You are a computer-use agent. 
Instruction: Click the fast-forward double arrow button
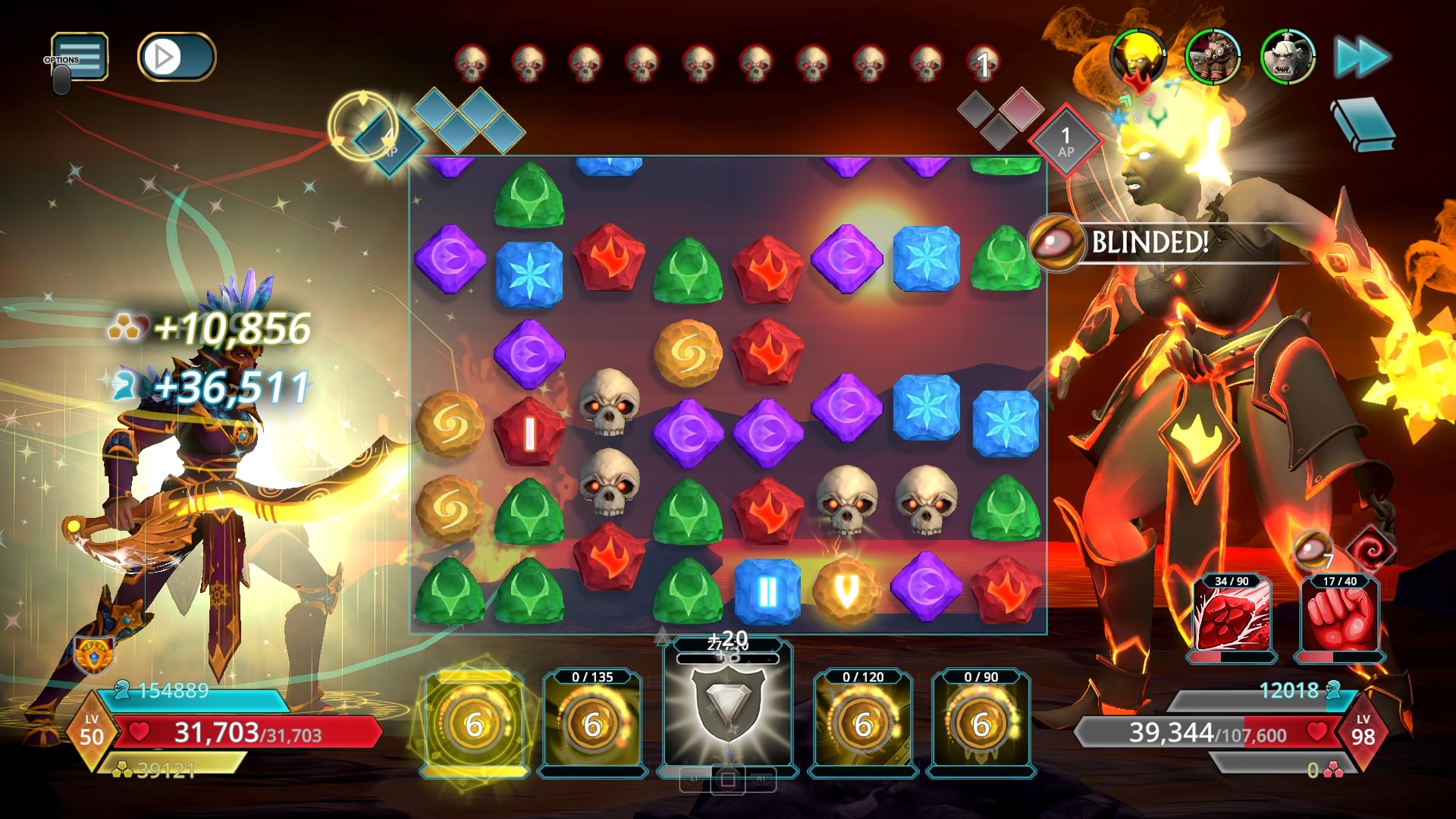coord(1361,58)
